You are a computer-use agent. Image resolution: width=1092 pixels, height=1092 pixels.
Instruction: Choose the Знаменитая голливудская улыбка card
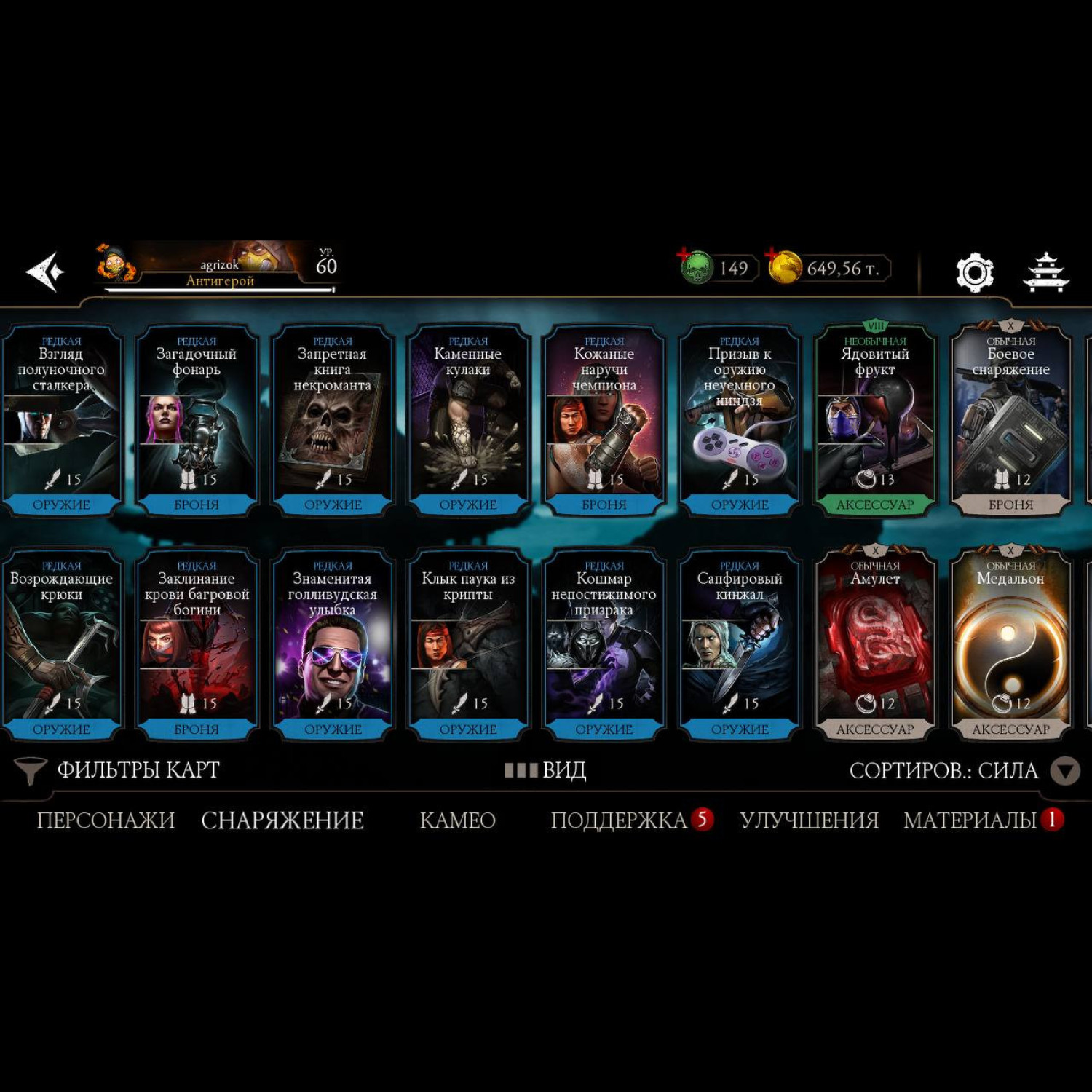333,644
